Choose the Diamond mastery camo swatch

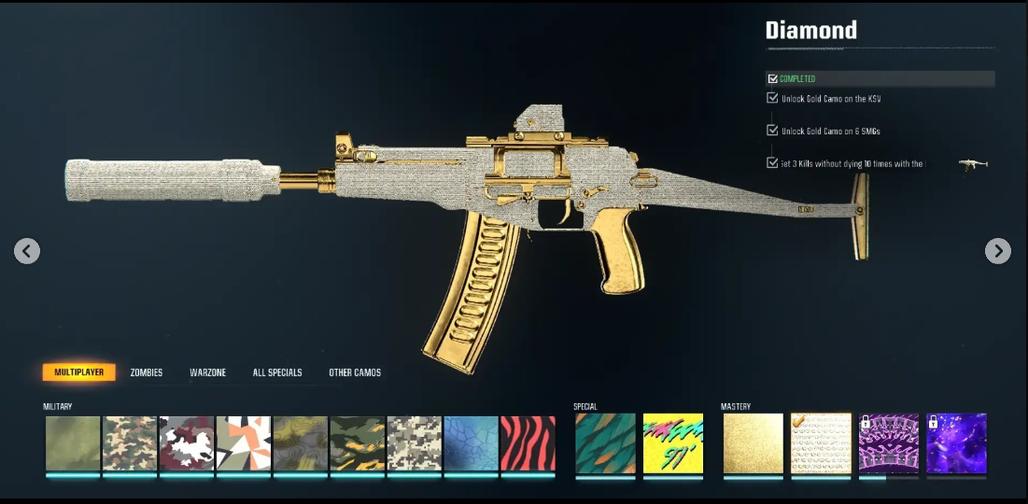coord(821,443)
